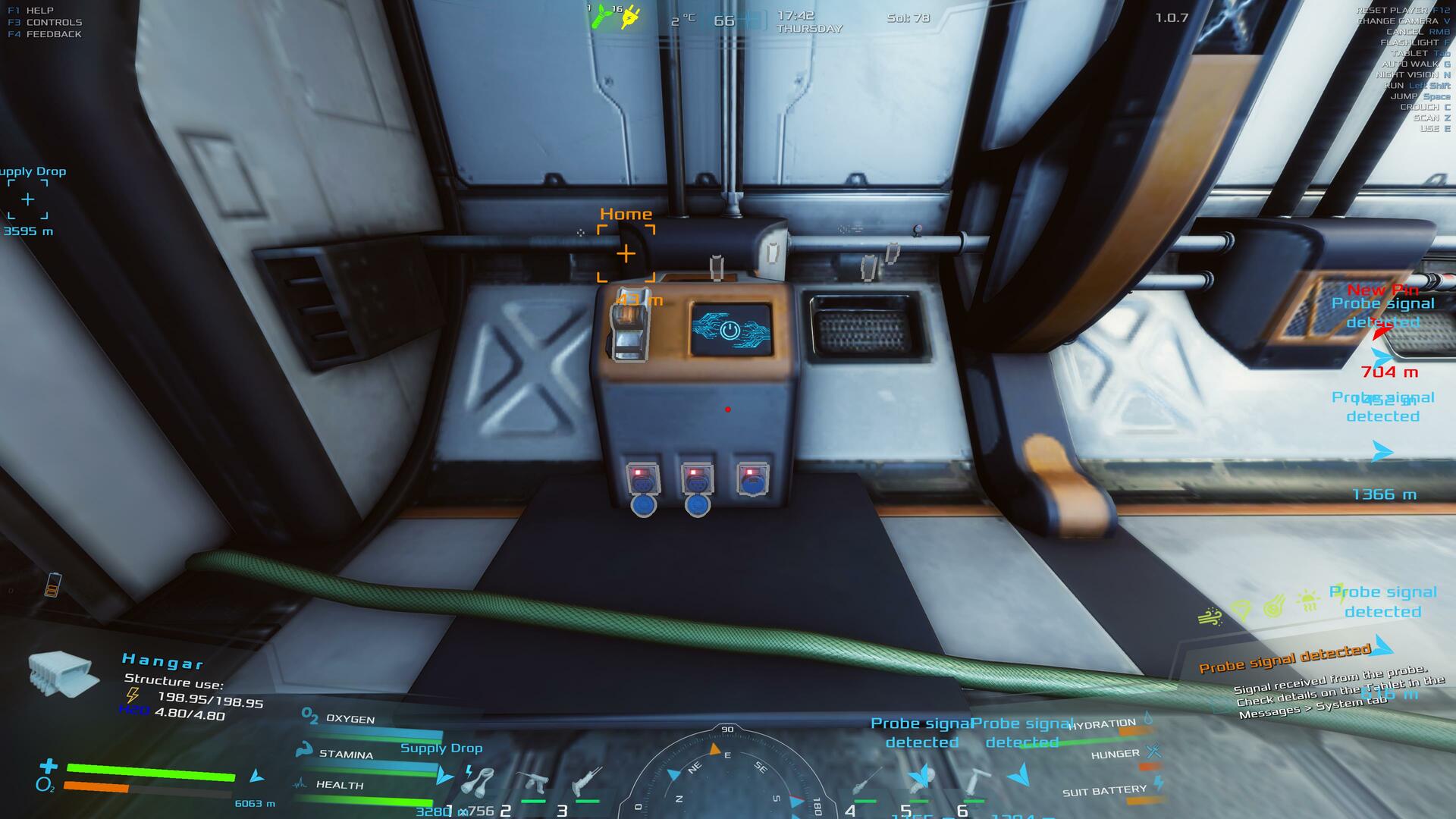Click the wind weather warning icon
The width and height of the screenshot is (1456, 819).
coord(1209,616)
